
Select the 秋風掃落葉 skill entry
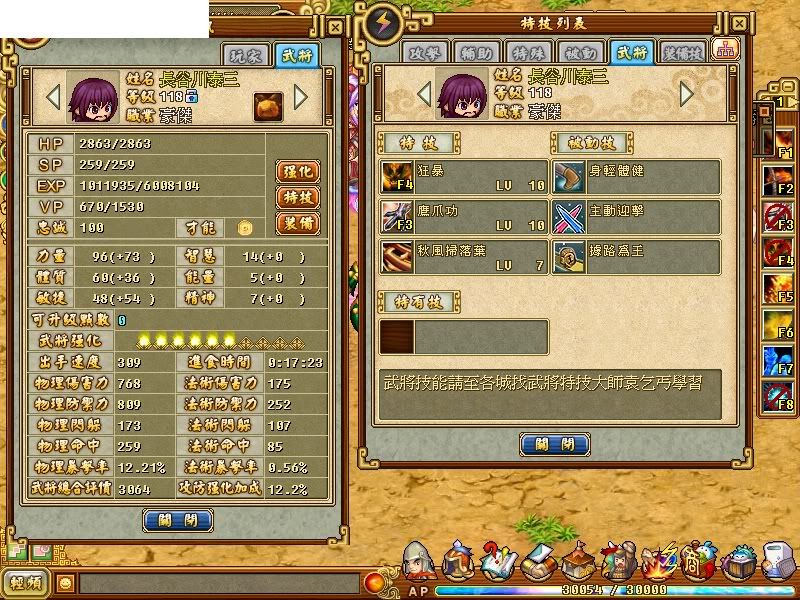[x=464, y=257]
